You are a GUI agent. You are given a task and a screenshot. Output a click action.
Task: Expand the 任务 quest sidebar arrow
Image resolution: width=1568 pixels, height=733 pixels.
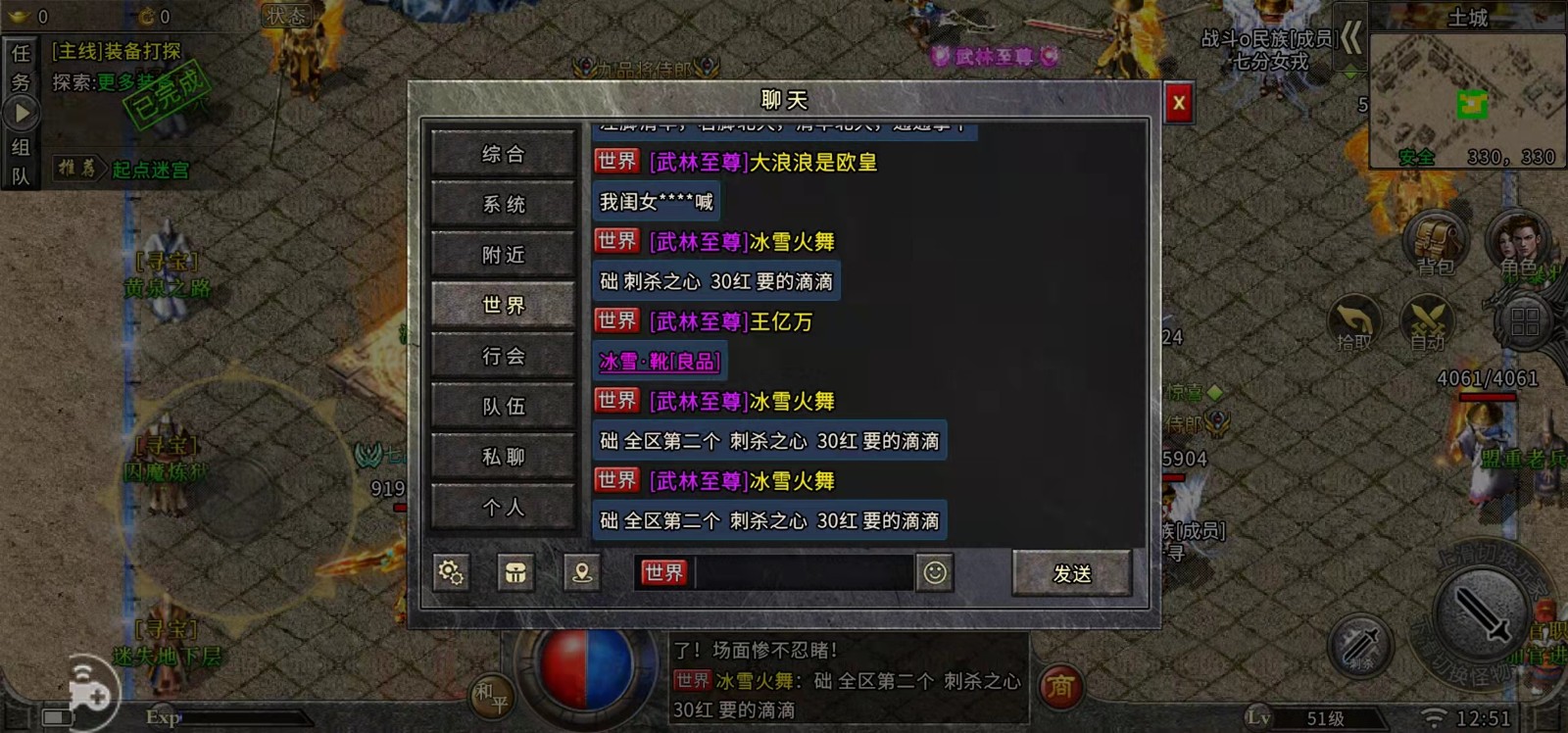coord(22,111)
